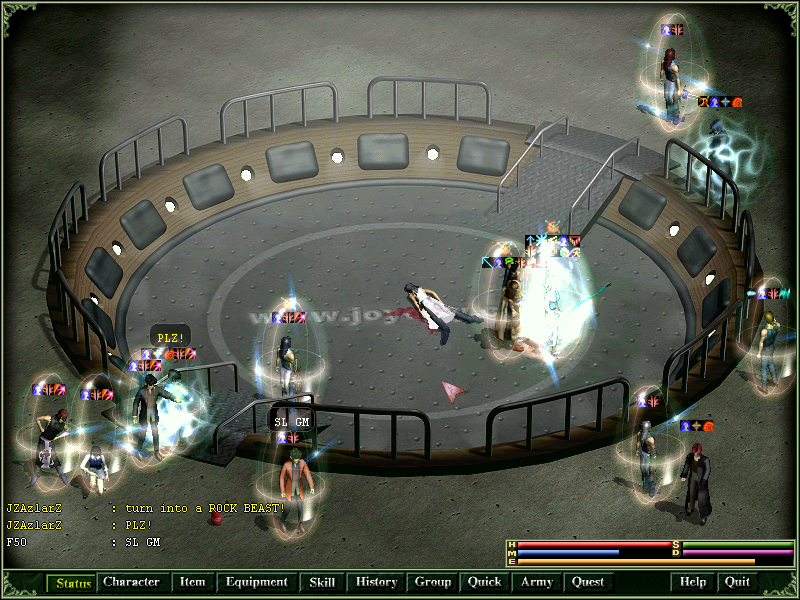Select the Quick menu button

click(x=484, y=582)
